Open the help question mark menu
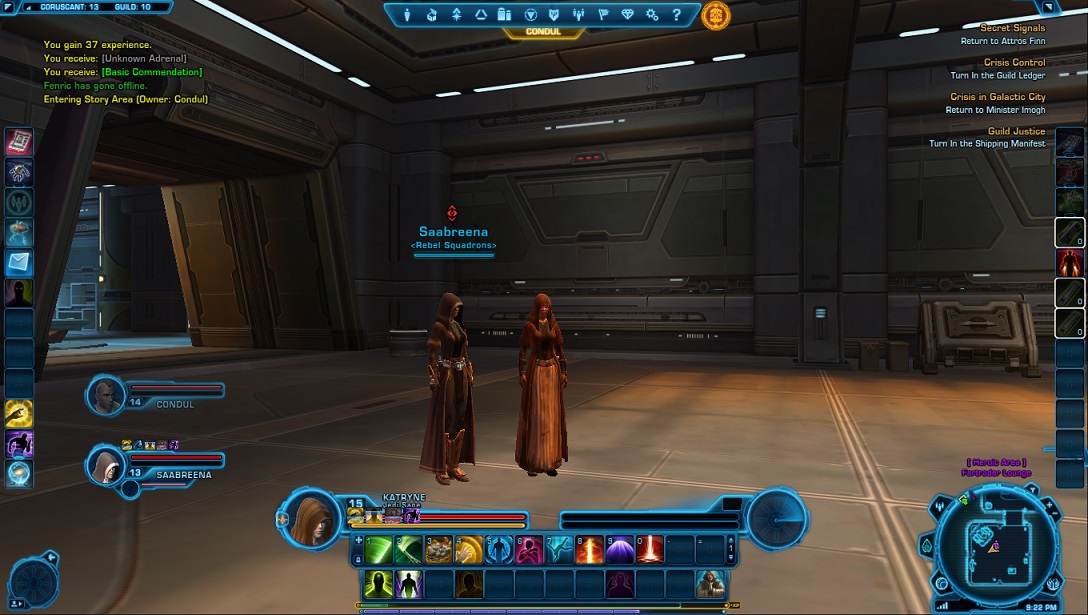This screenshot has height=615, width=1088. click(676, 15)
